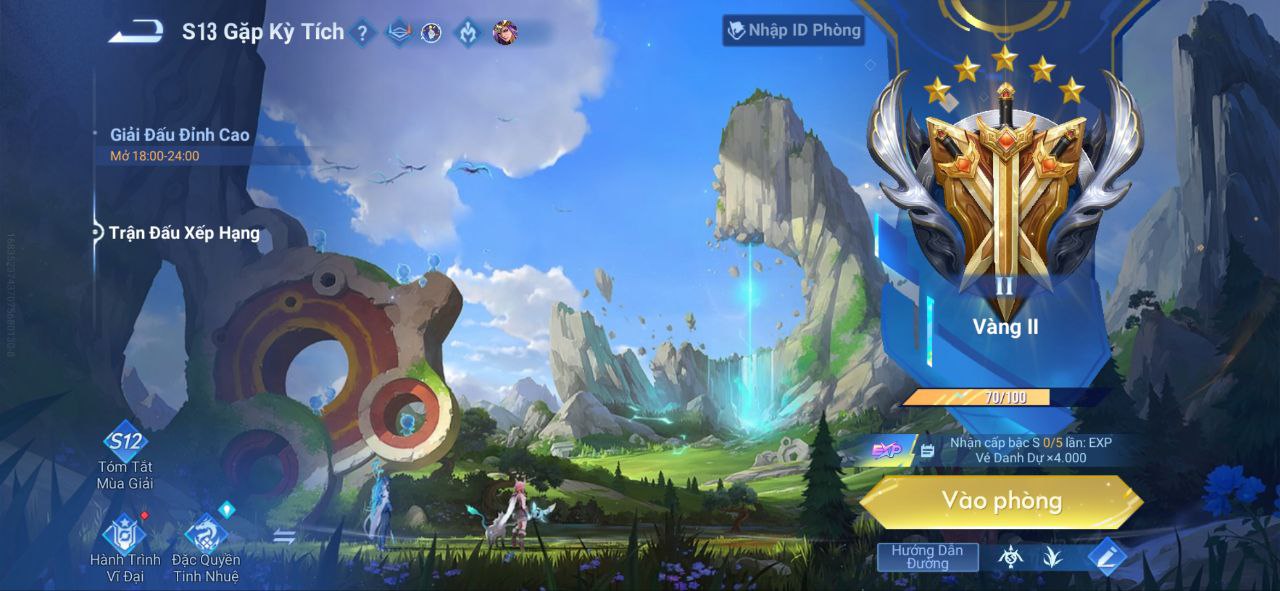The height and width of the screenshot is (591, 1280).
Task: Select Giải Đấu Đỉnh Cao mode
Action: [180, 135]
